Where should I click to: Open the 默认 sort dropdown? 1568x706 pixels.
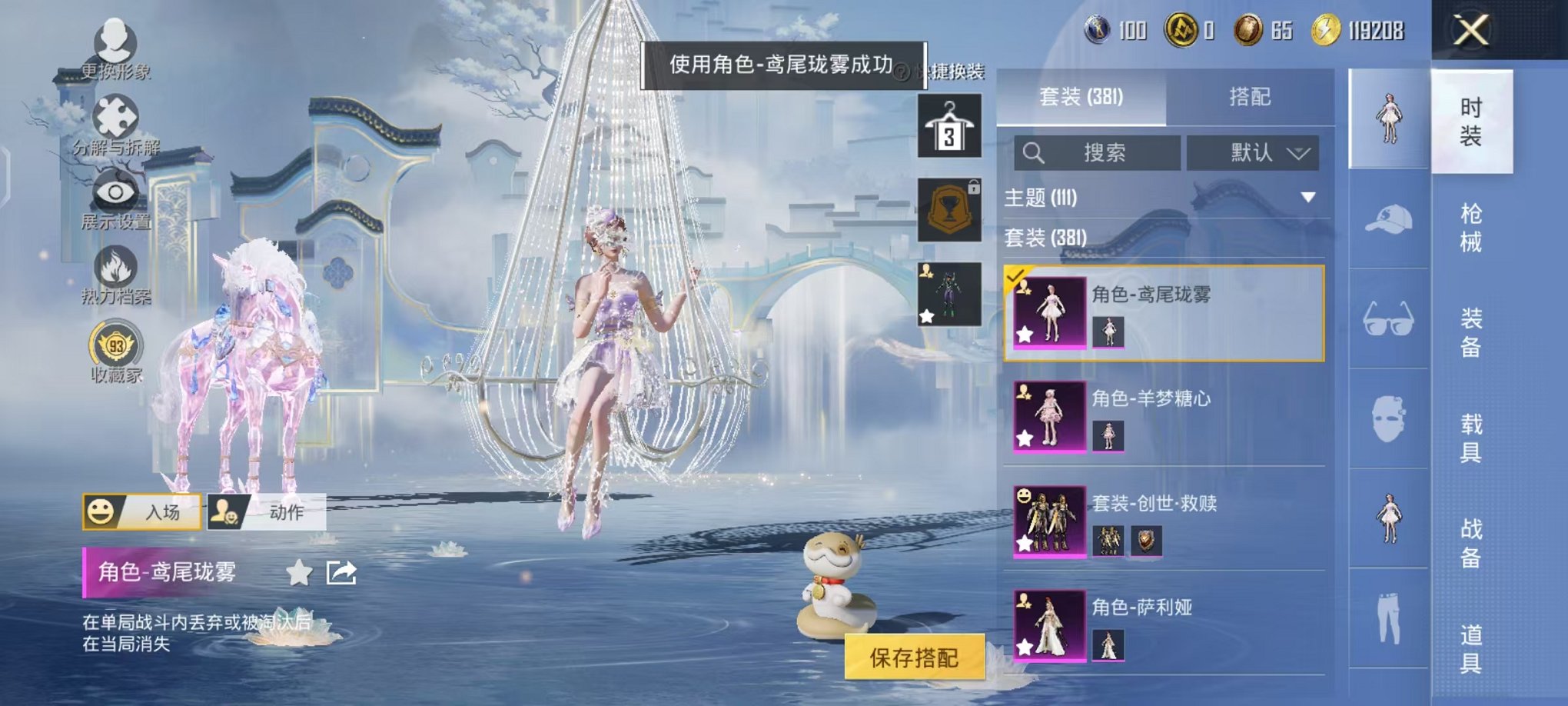point(1253,152)
